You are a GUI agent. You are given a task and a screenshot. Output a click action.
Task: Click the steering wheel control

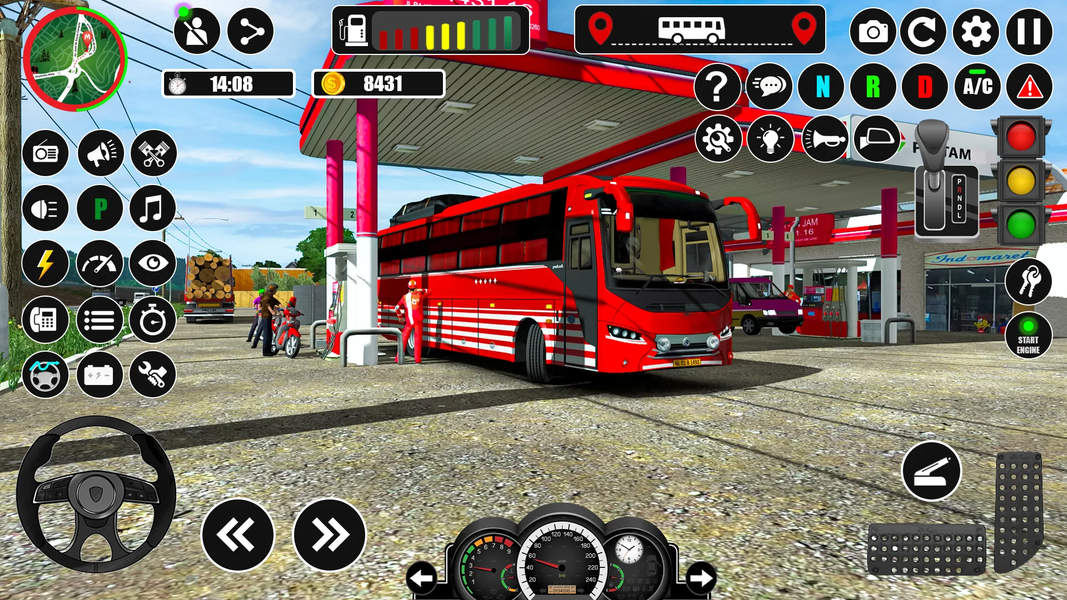click(x=97, y=492)
